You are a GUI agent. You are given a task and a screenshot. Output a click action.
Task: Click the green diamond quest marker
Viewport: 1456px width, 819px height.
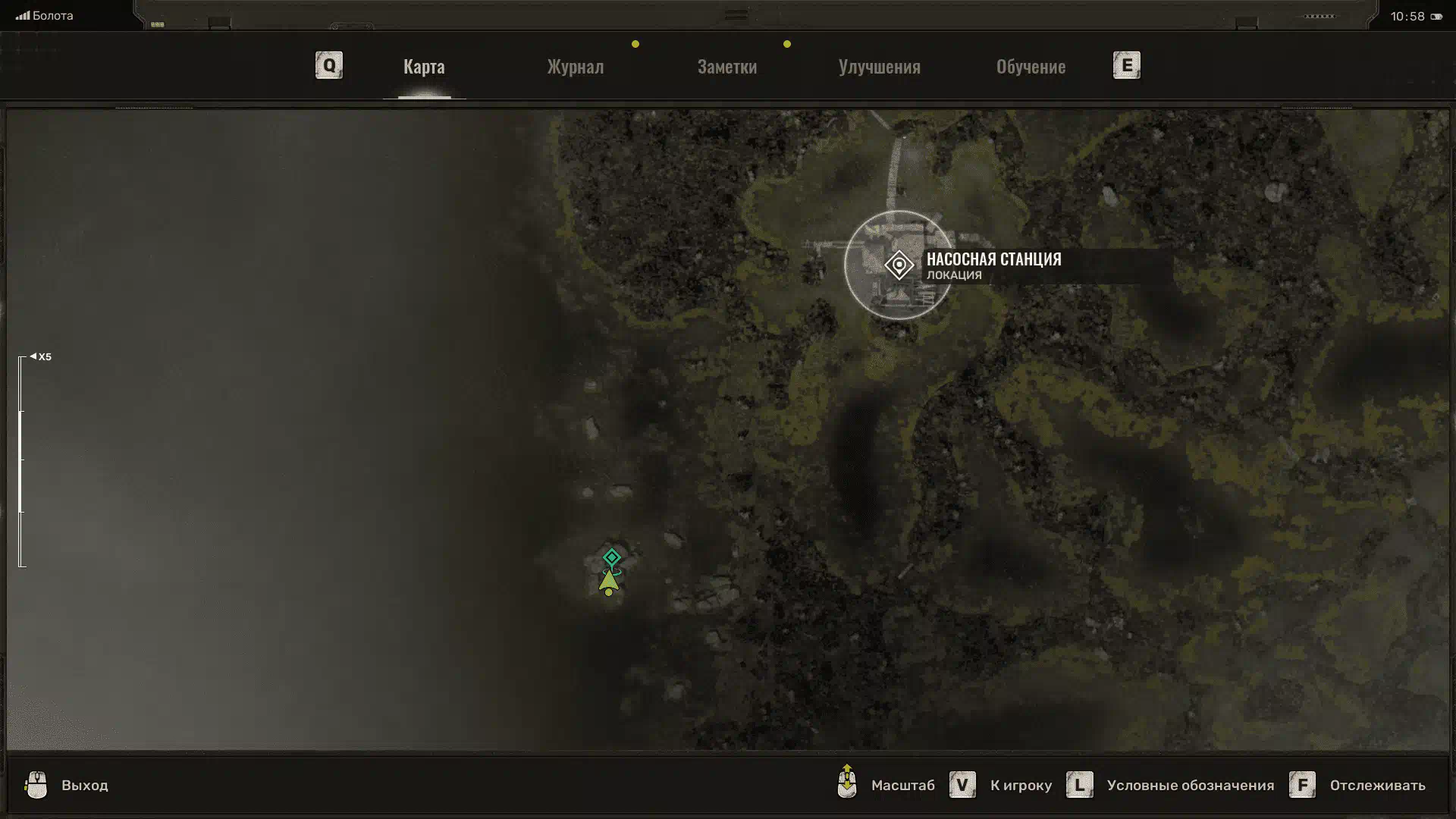pos(612,558)
